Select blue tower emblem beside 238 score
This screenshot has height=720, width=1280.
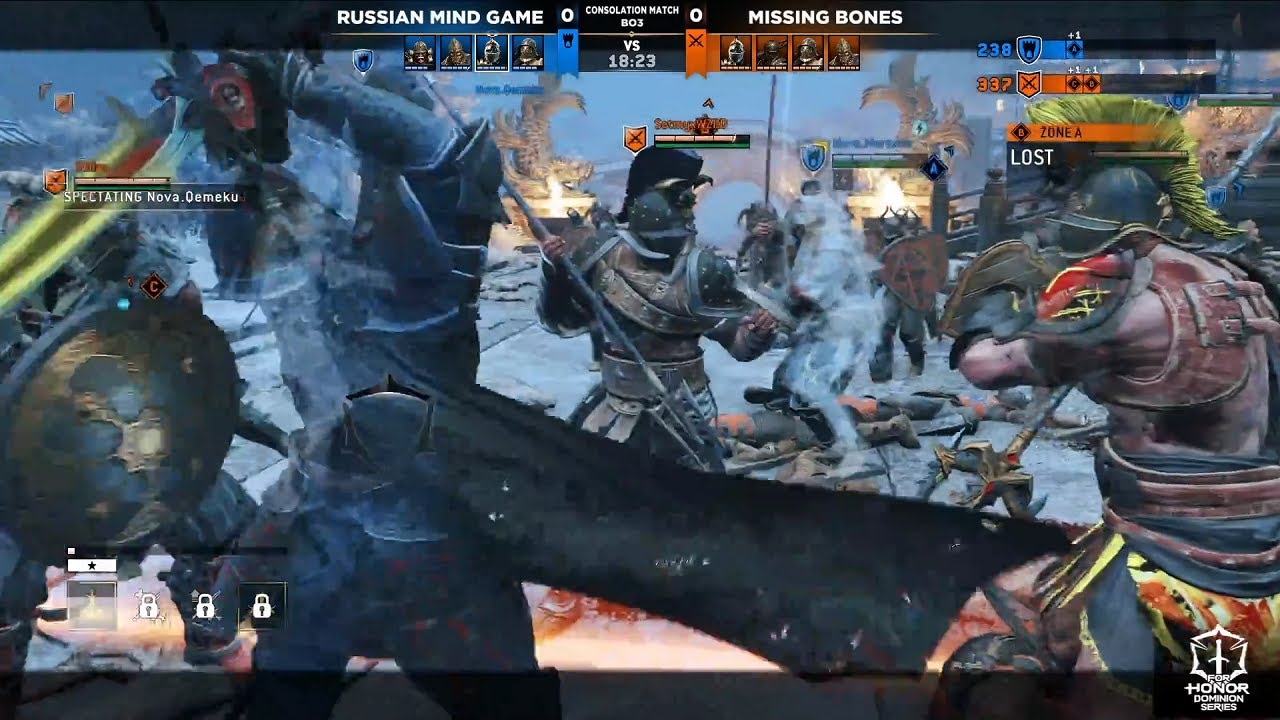pyautogui.click(x=1028, y=49)
